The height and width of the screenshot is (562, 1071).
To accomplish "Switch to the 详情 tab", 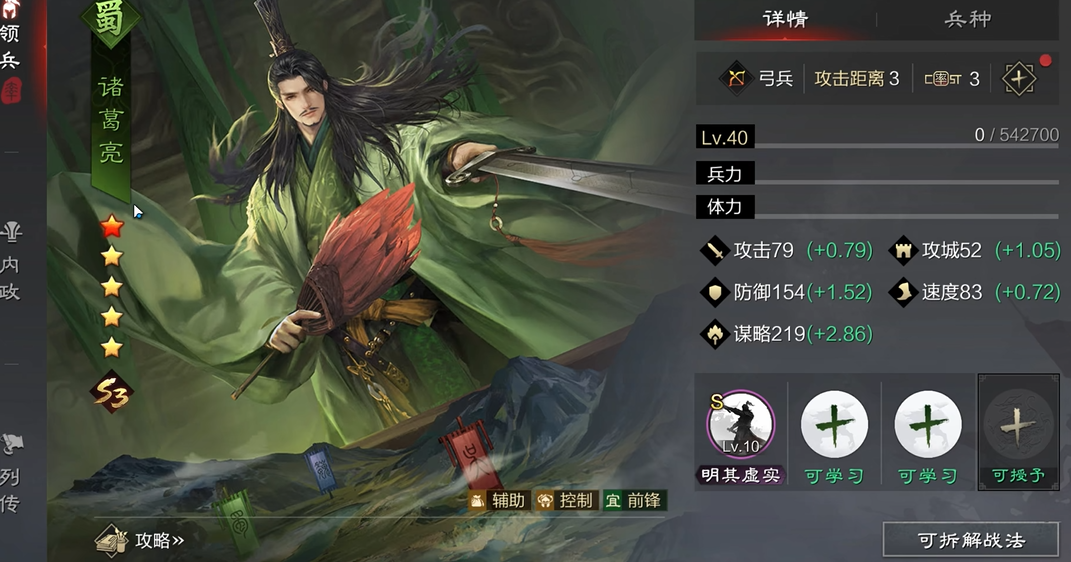I will coord(785,19).
